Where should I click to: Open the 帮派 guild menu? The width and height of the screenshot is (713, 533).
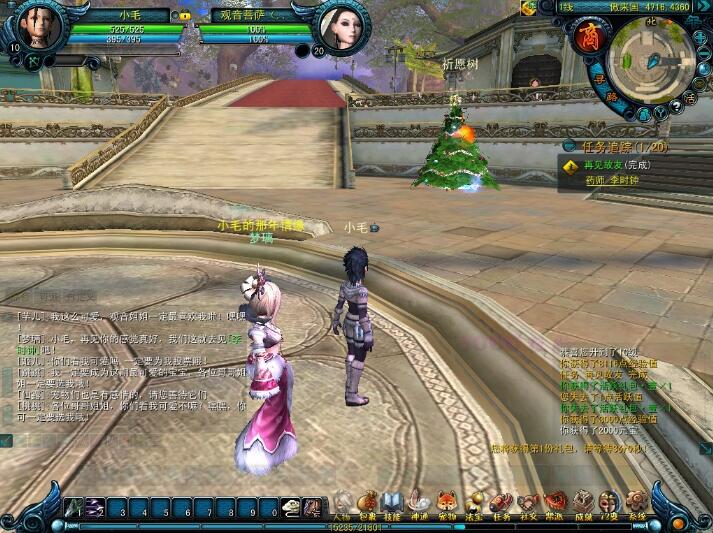point(554,503)
